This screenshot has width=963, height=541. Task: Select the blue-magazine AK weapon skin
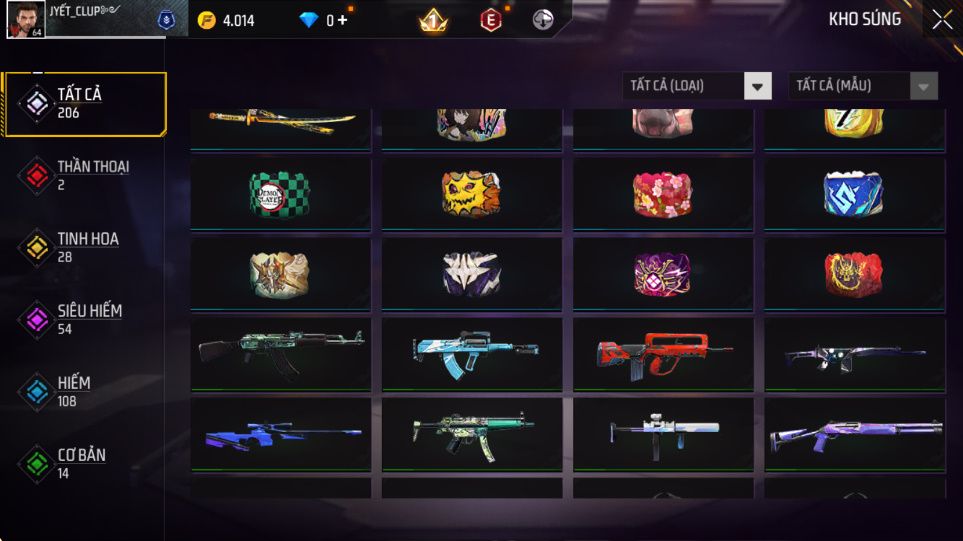coord(471,352)
